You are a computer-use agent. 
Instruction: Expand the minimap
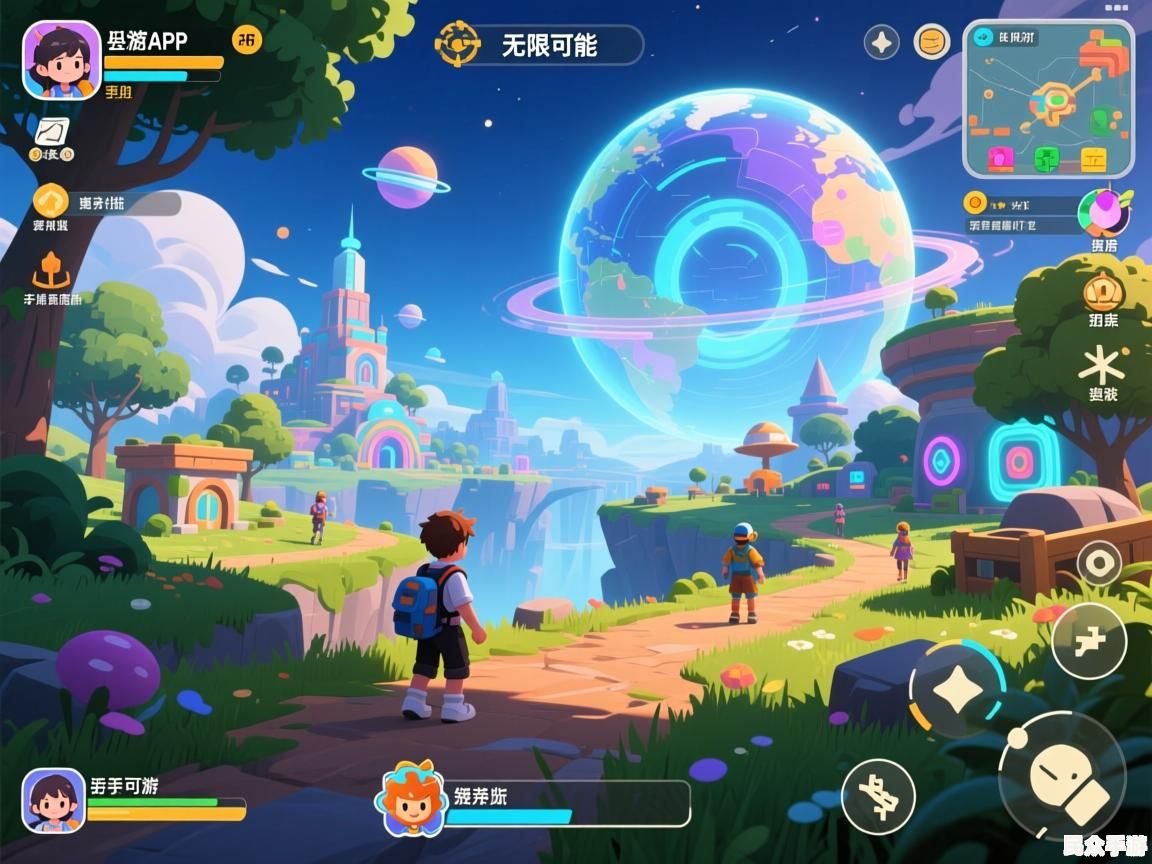tap(1048, 99)
